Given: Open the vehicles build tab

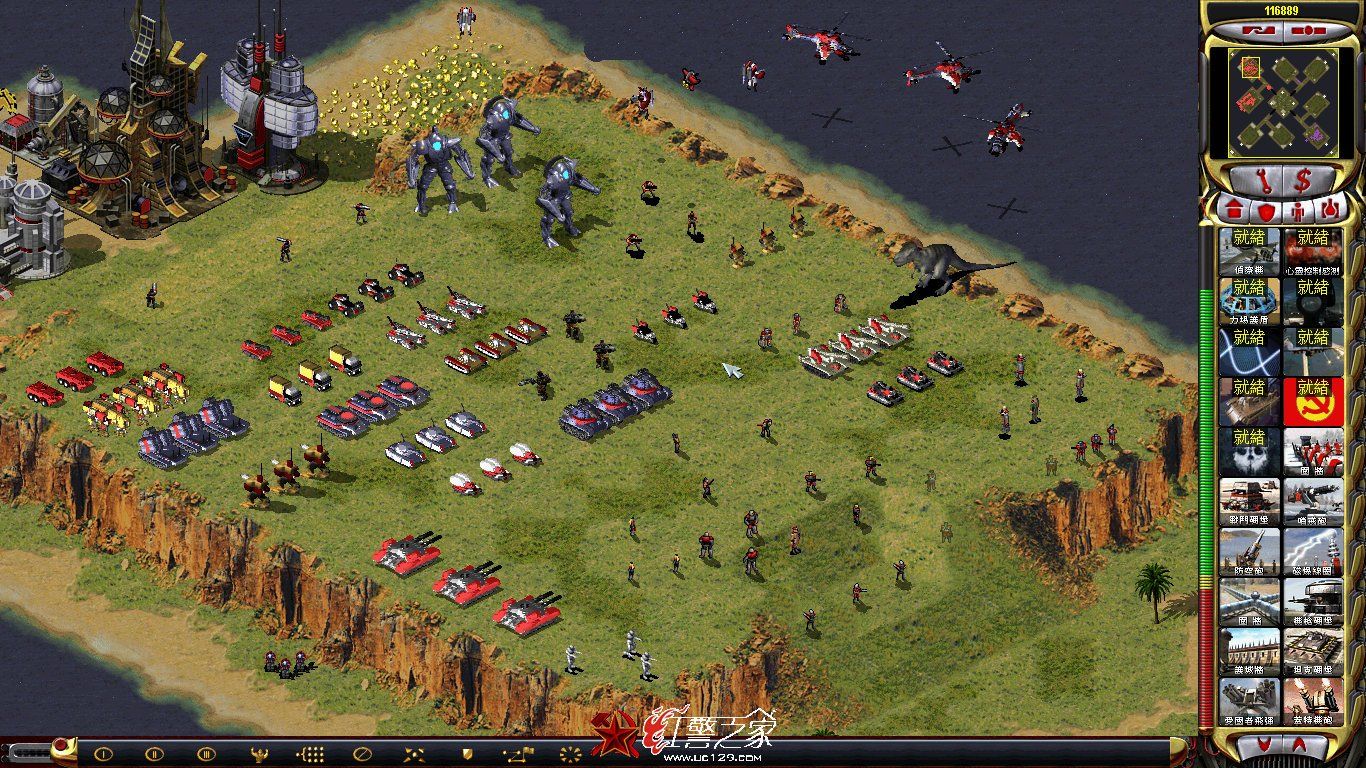Looking at the screenshot, I should coord(1331,211).
